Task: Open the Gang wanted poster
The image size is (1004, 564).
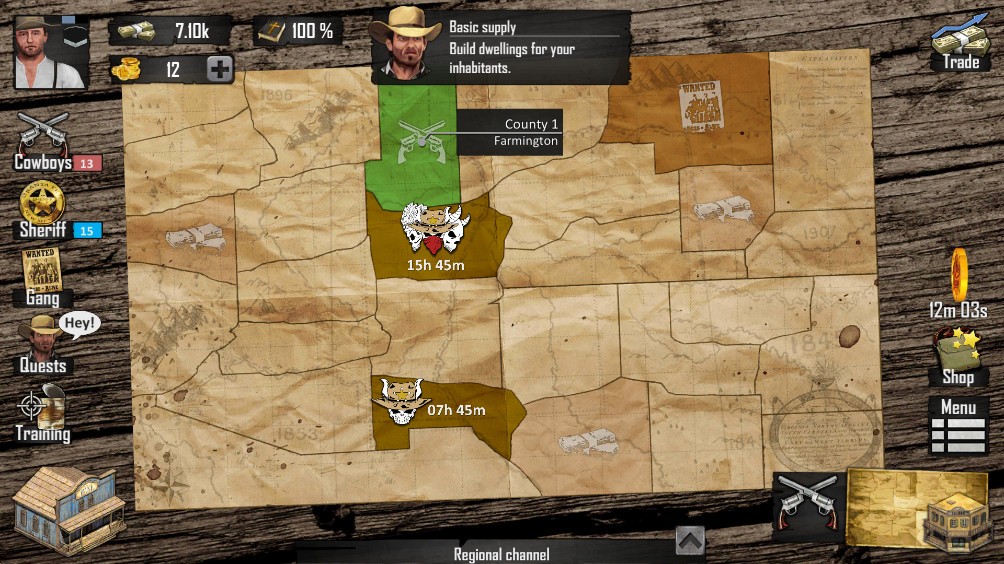Action: coord(42,276)
